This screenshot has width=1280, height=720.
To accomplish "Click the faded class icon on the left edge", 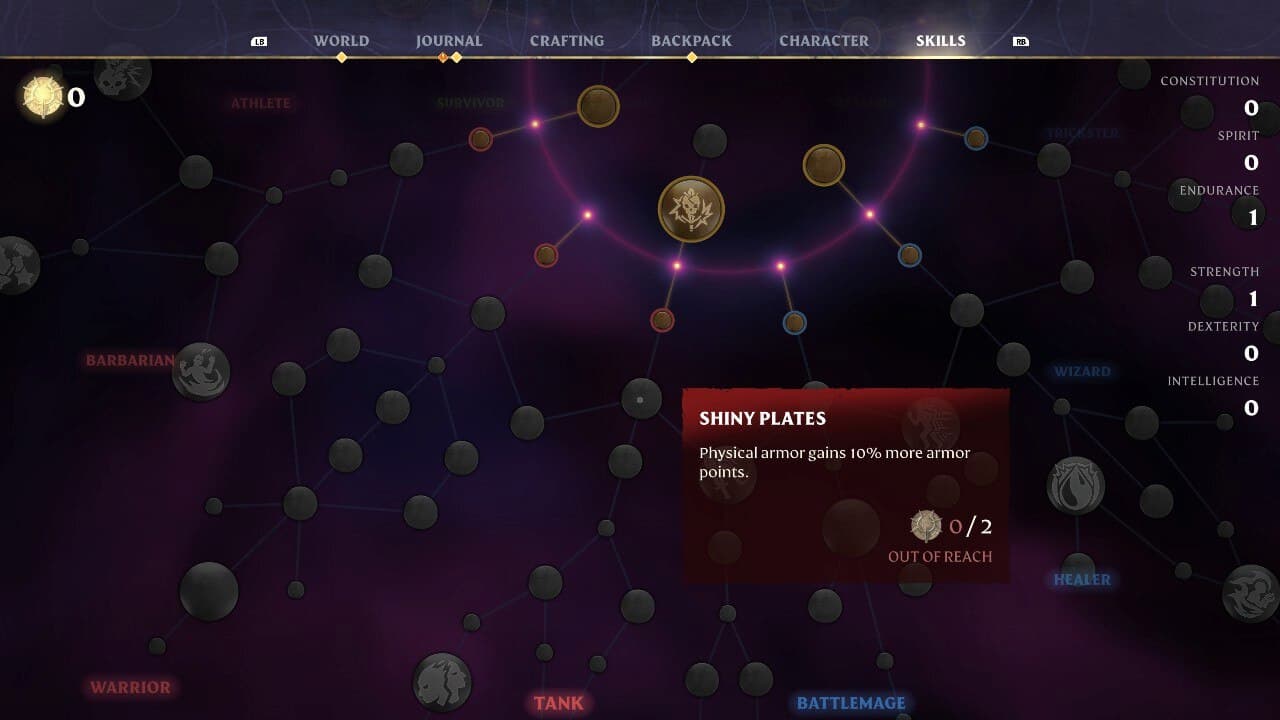I will (x=14, y=262).
